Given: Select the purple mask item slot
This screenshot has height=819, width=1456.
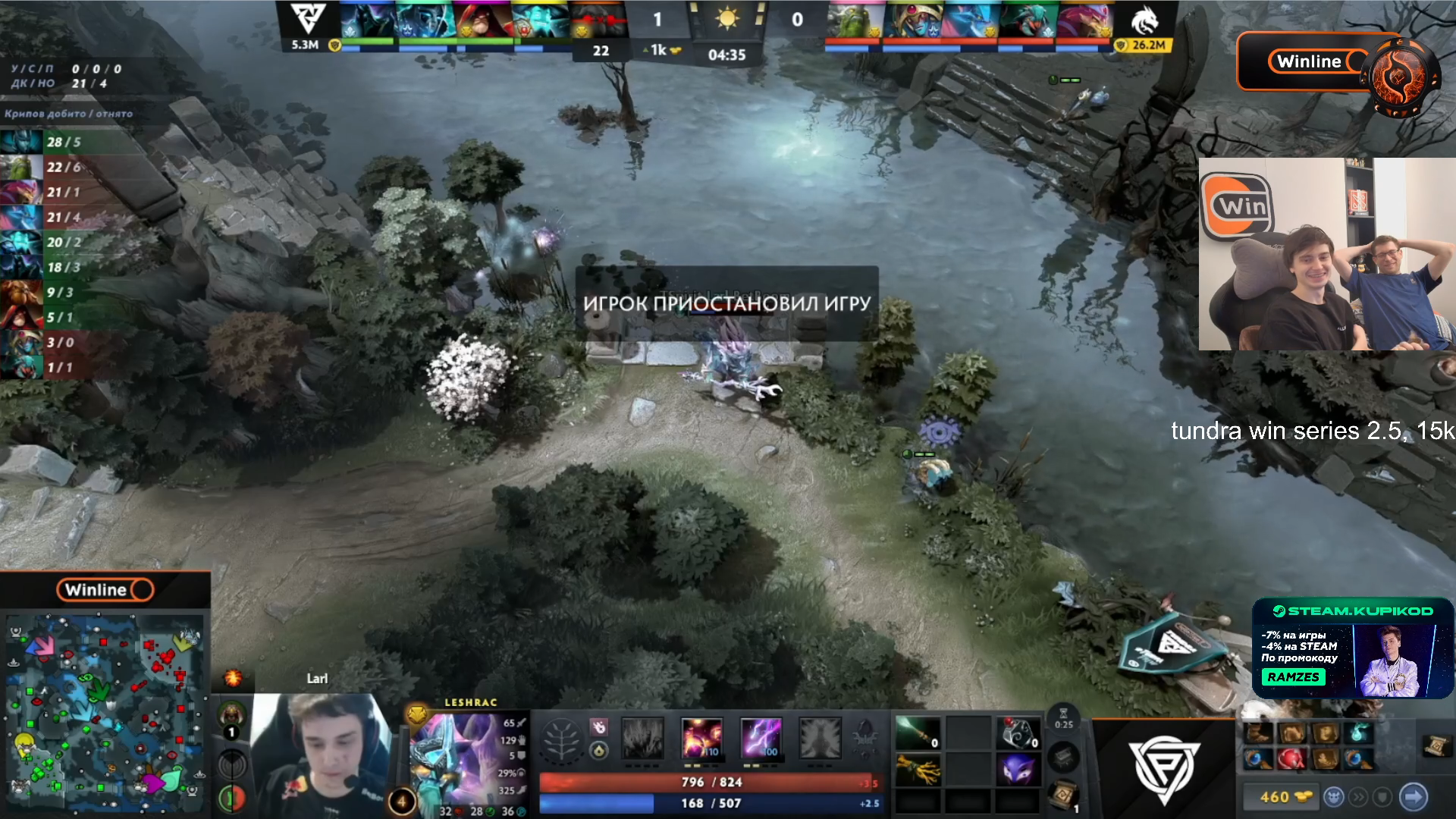Looking at the screenshot, I should pyautogui.click(x=1017, y=770).
